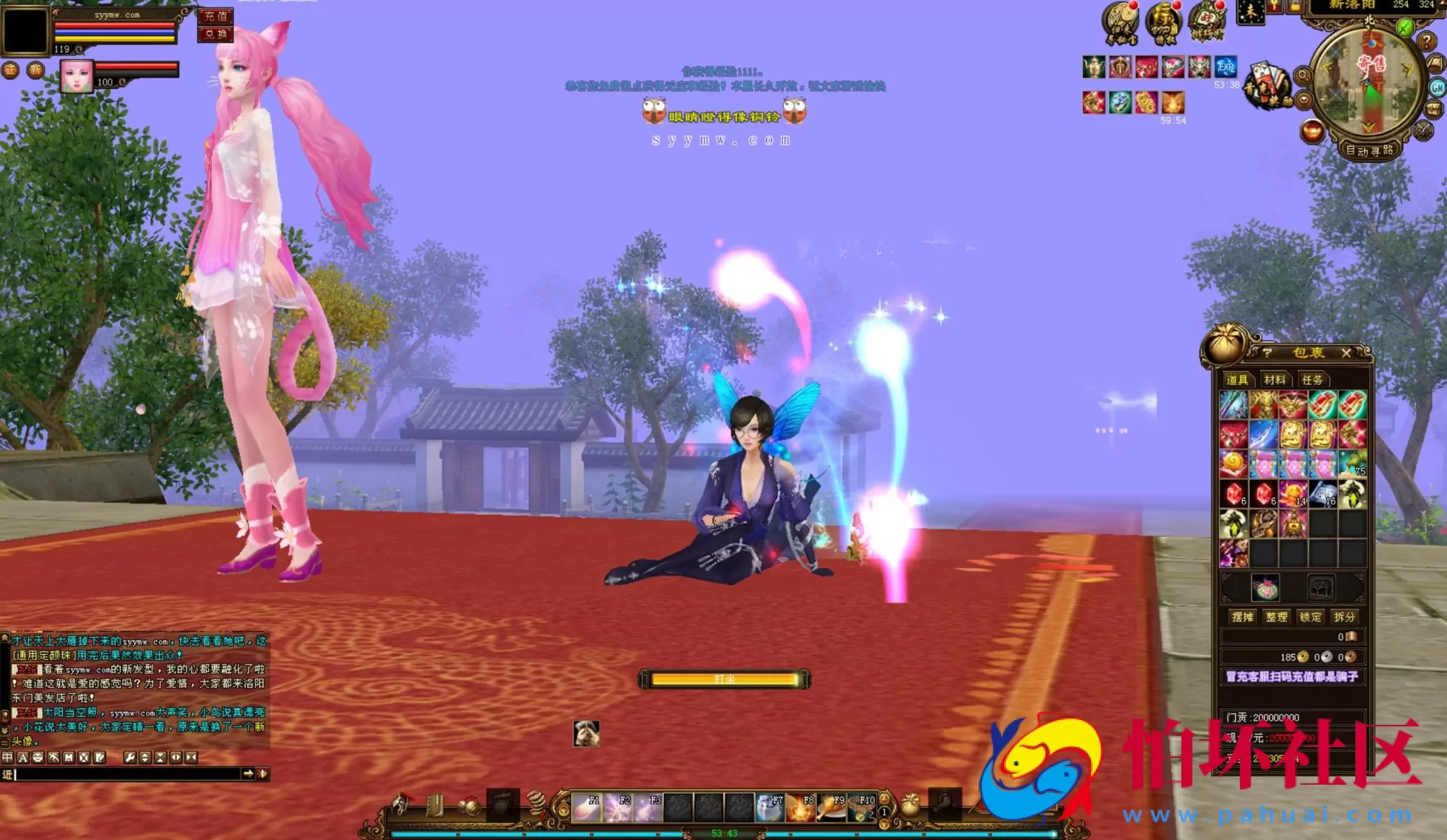Click the GM button beside minimap

tap(1437, 88)
